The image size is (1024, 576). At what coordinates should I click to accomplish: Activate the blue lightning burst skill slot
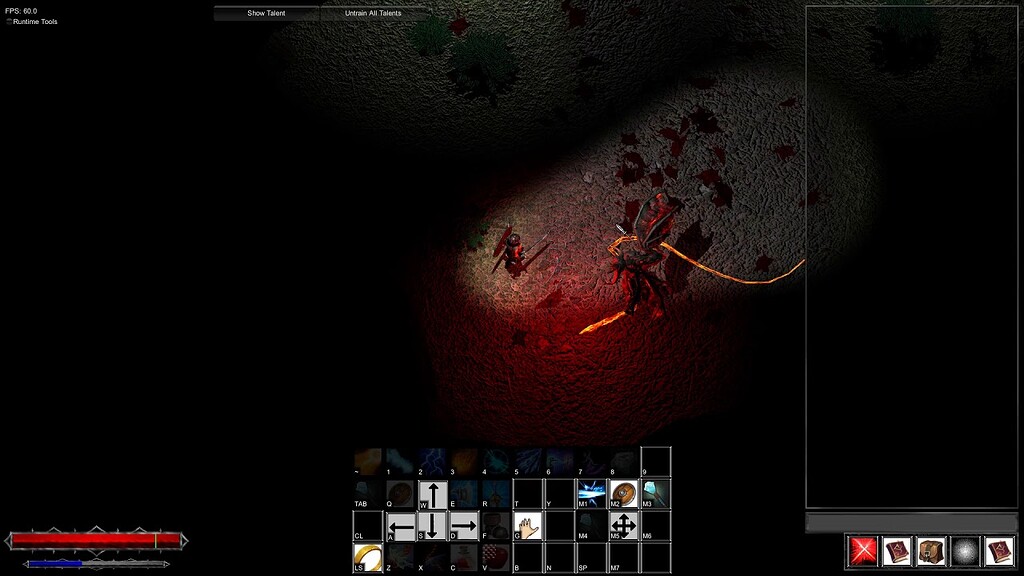click(592, 494)
